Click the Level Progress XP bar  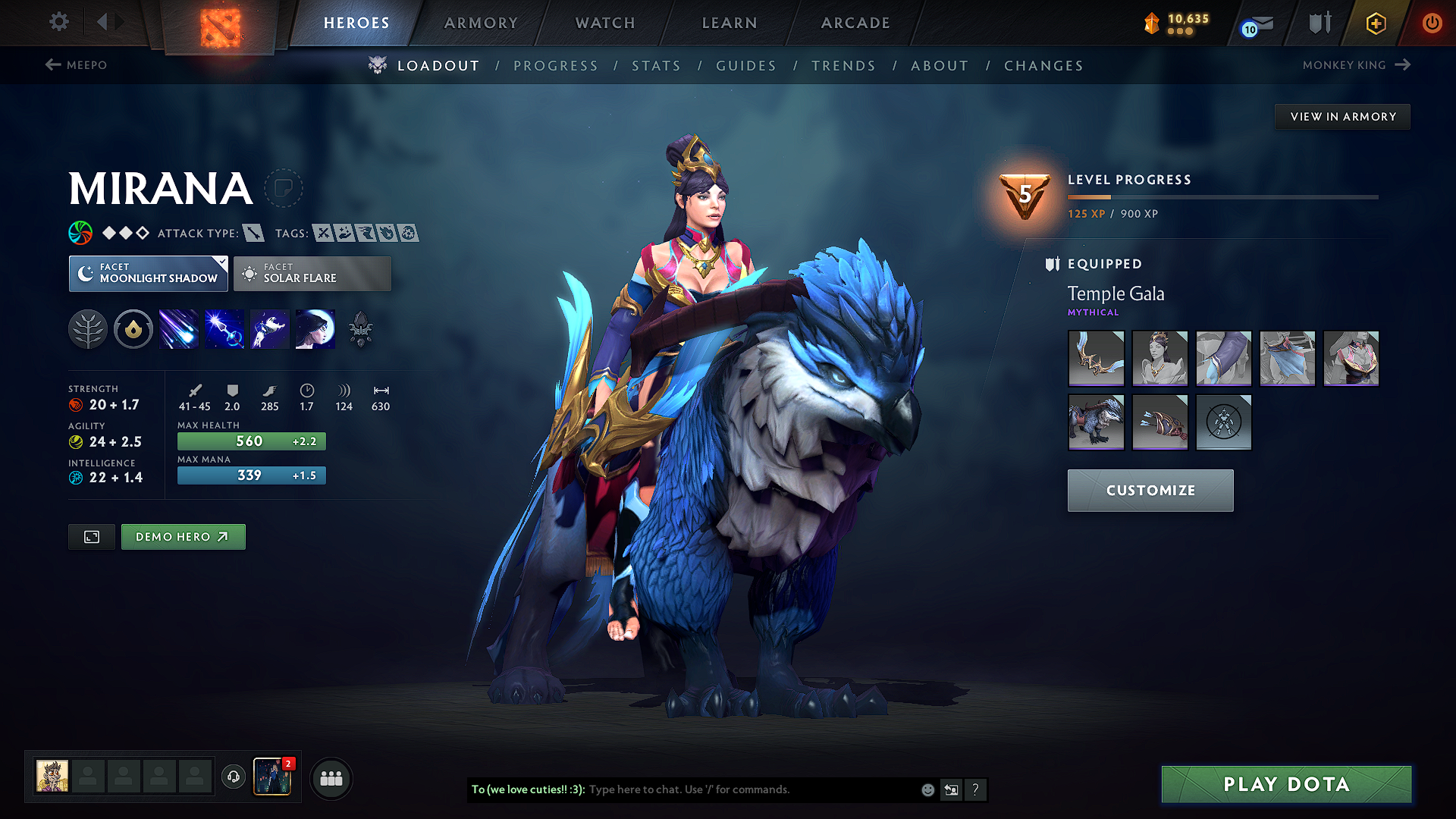click(1222, 196)
